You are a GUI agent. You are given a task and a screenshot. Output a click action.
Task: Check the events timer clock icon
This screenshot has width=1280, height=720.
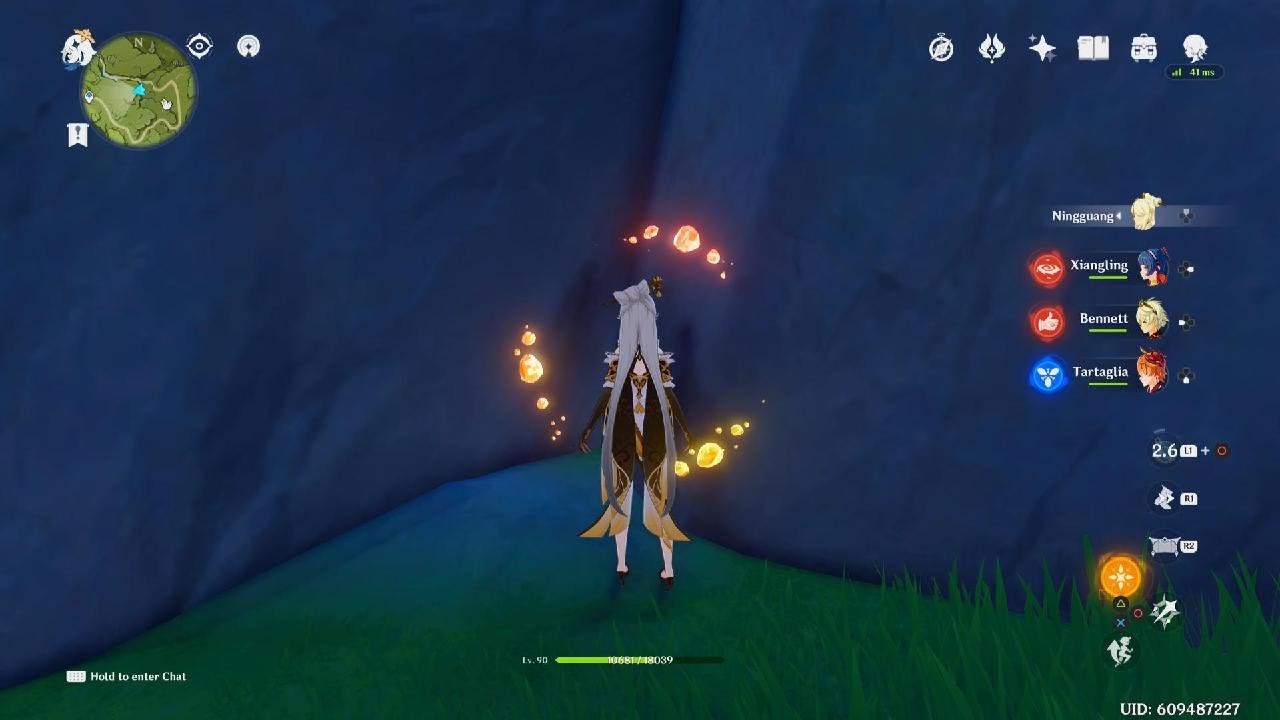[x=940, y=47]
